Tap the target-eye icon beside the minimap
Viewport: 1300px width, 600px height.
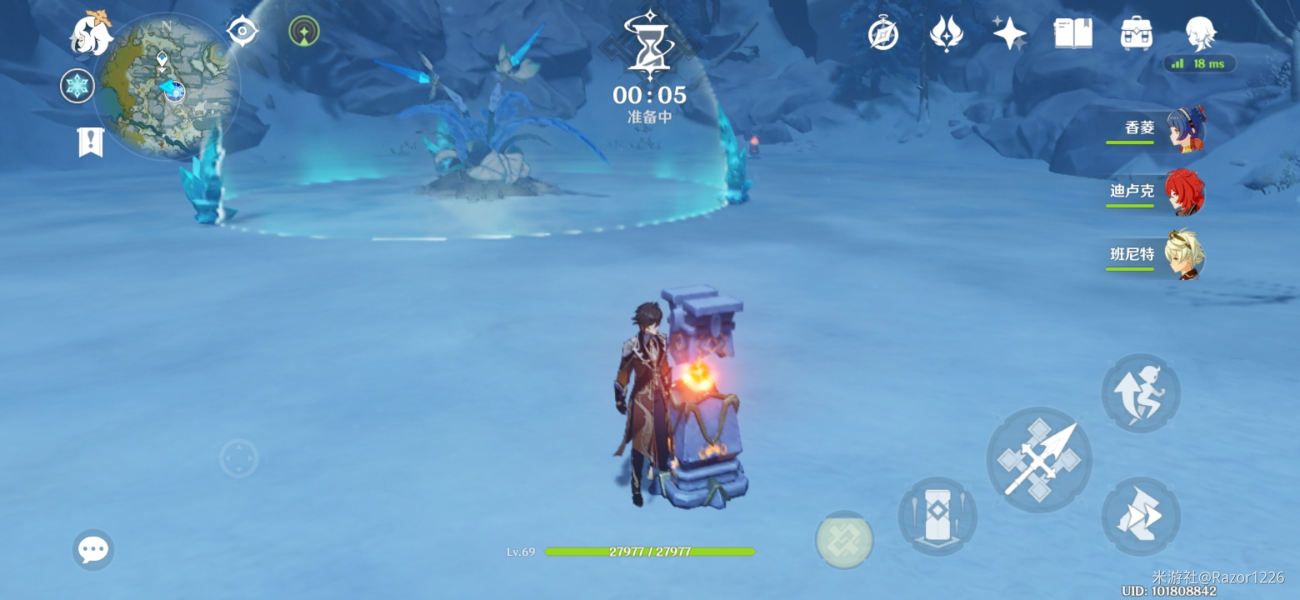tap(242, 31)
